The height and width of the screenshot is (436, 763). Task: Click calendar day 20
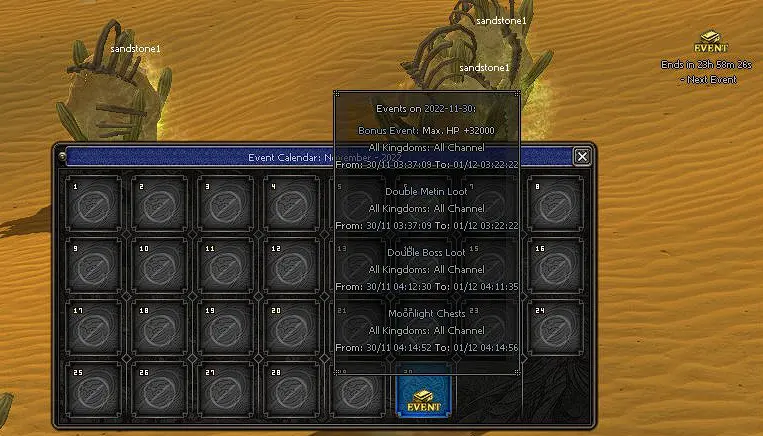[x=291, y=328]
